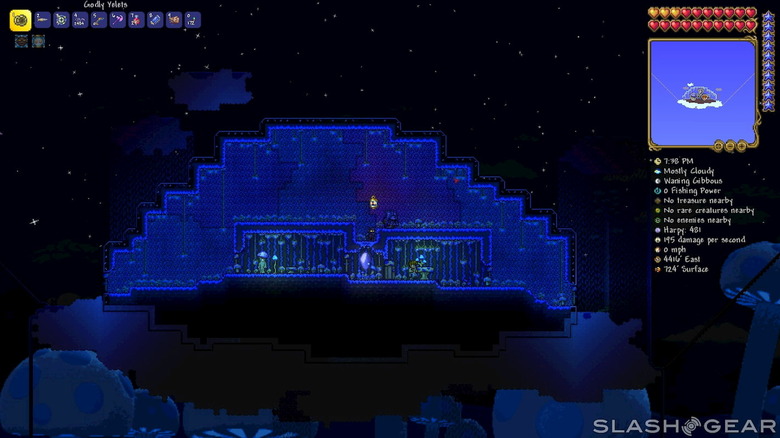Click the minimap showing the floating island
780x438 pixels.
700,93
